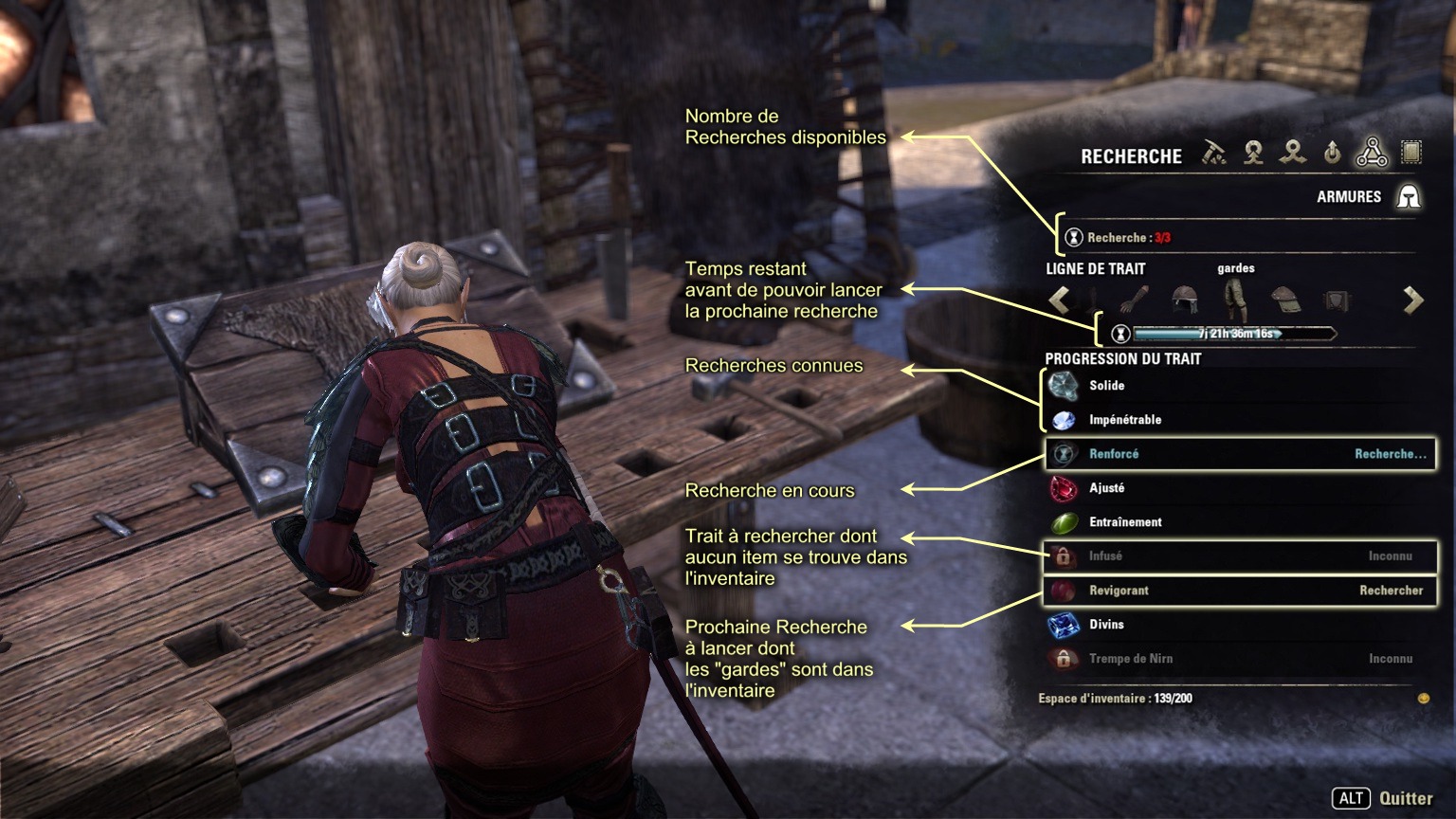The image size is (1456, 819).
Task: Select the gloves trait line
Action: click(x=1134, y=300)
